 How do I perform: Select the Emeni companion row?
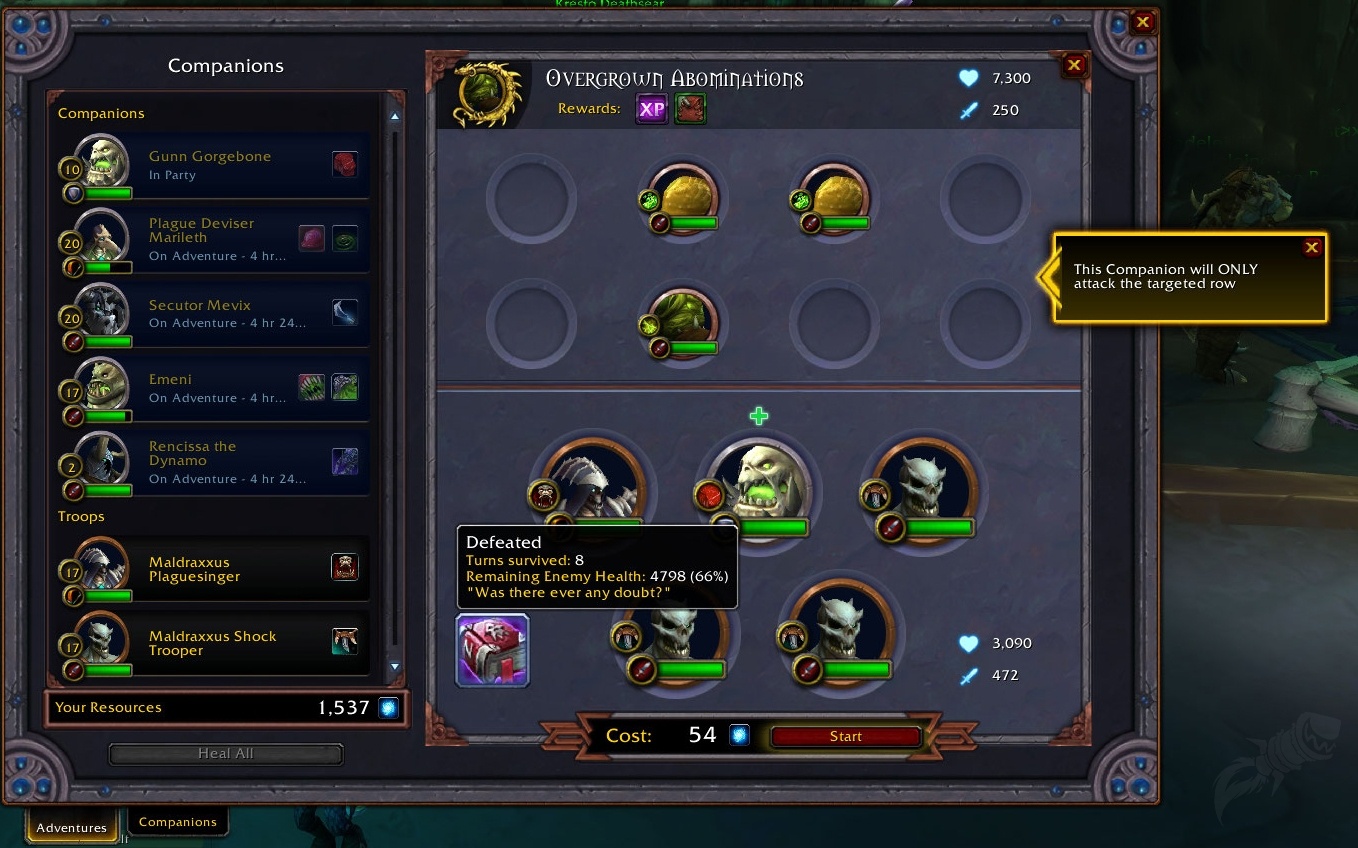(215, 388)
